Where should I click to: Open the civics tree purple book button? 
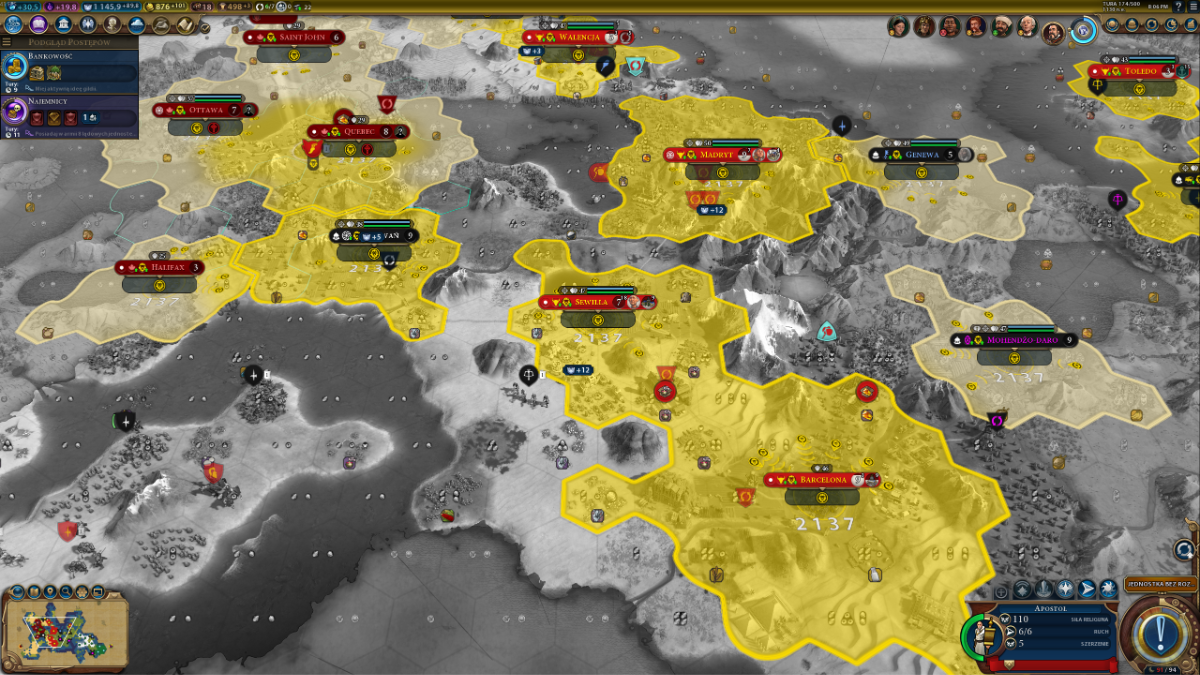coord(40,24)
